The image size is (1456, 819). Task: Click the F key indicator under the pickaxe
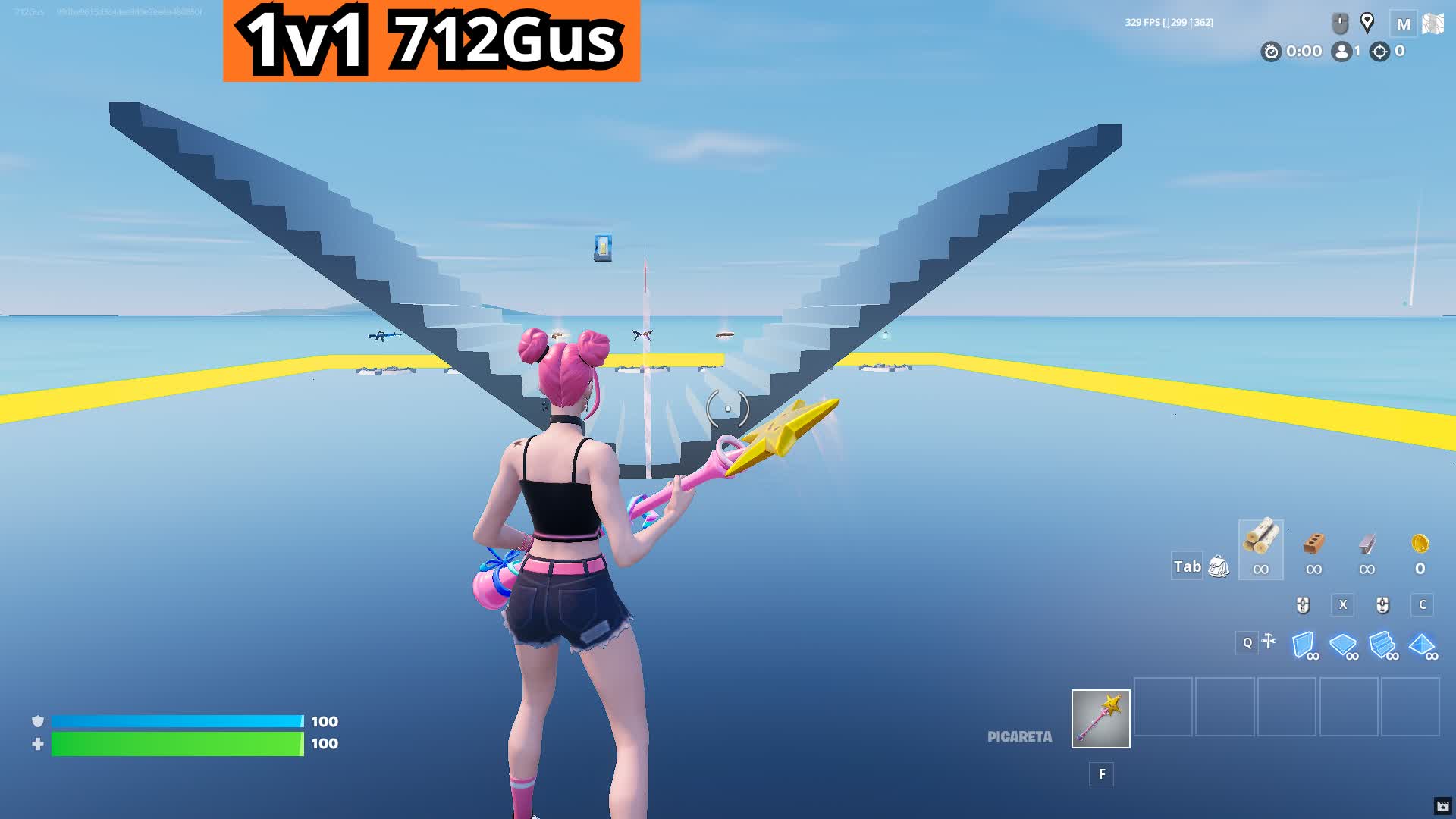pos(1100,774)
